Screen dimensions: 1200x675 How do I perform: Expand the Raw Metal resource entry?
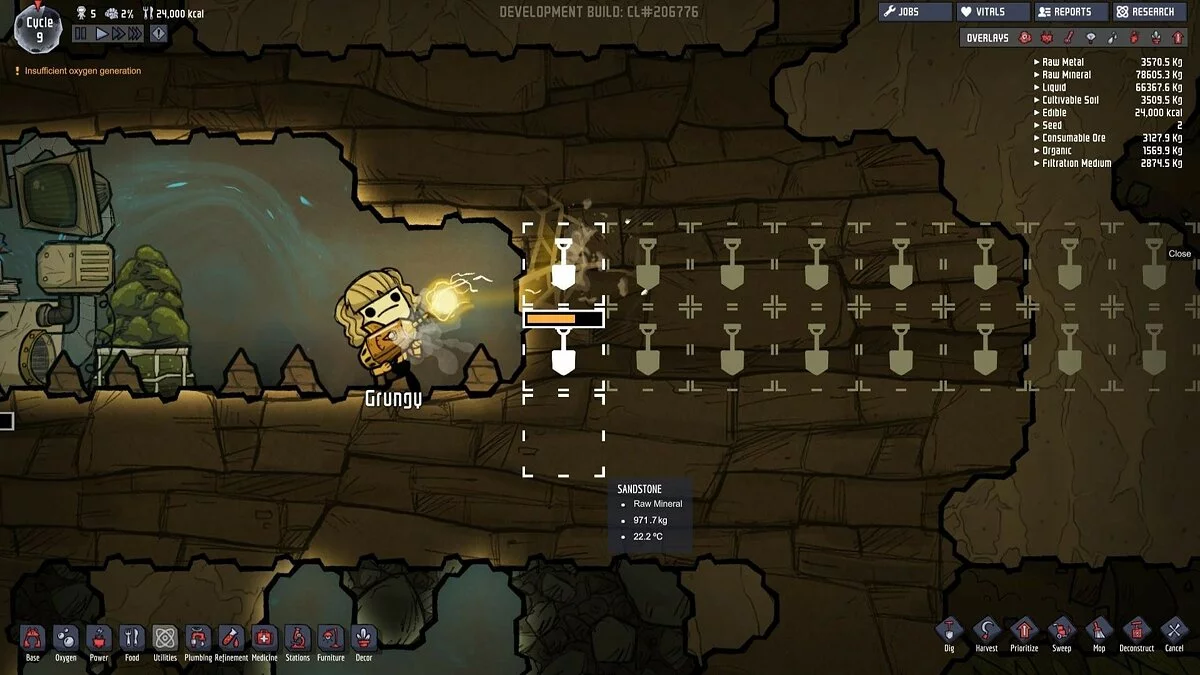1036,62
